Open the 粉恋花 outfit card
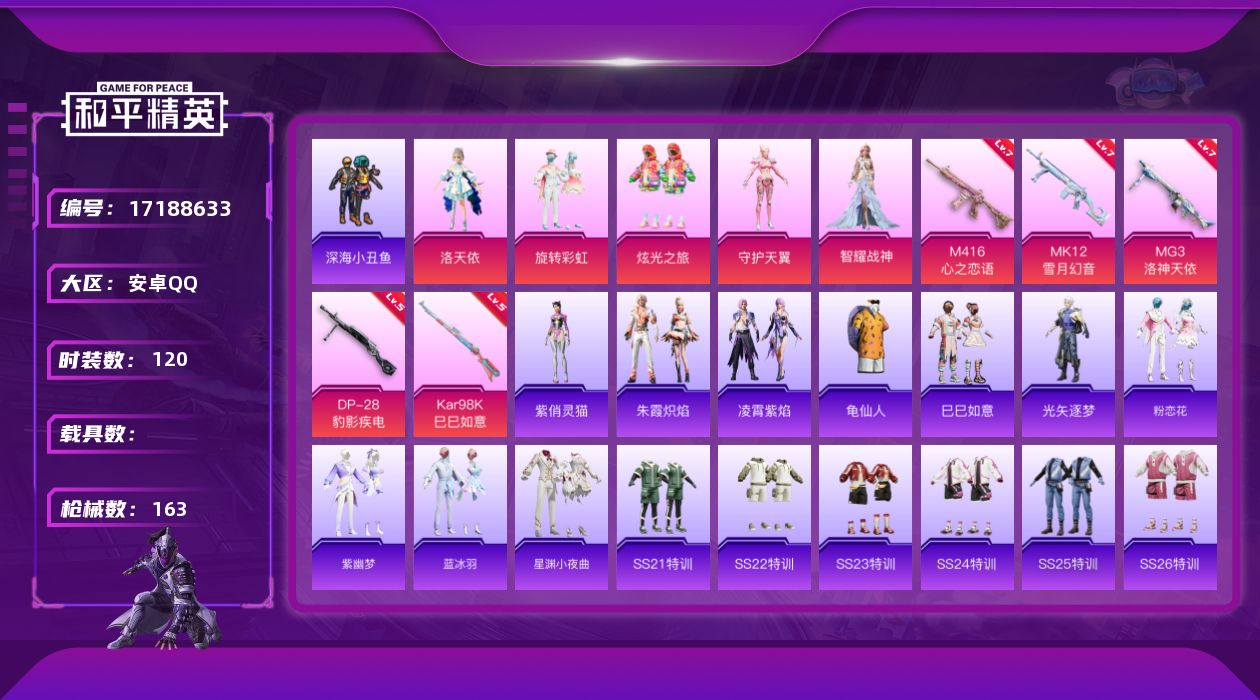1260x700 pixels. (1170, 364)
